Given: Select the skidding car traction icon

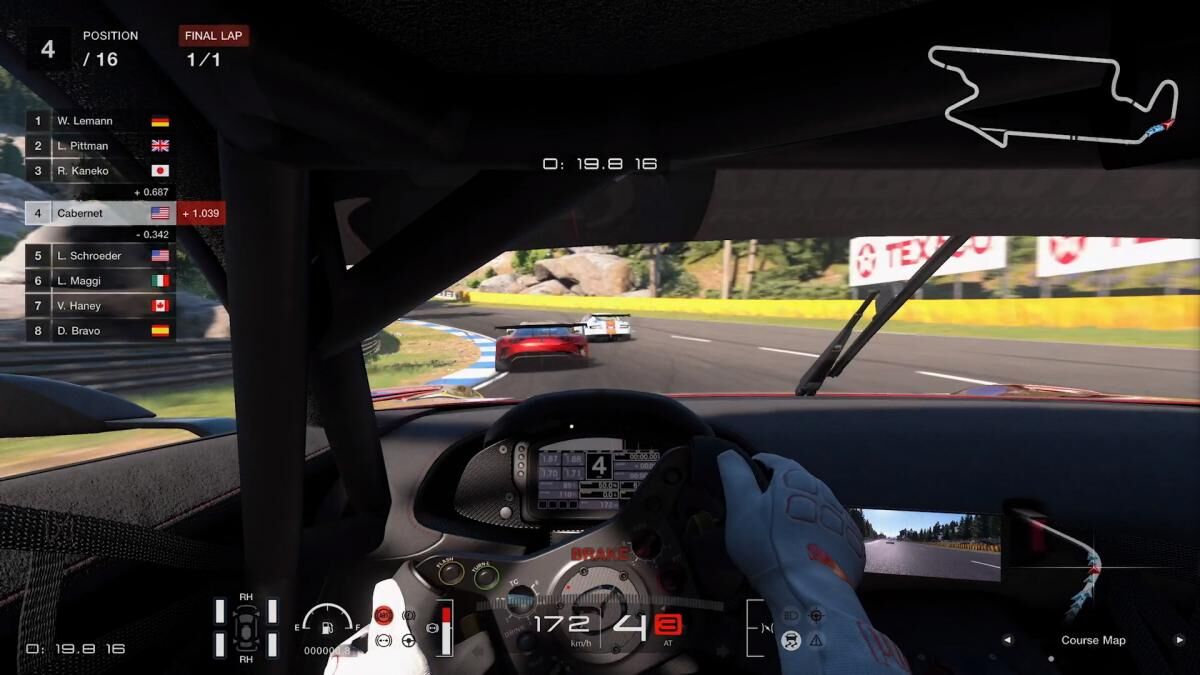Looking at the screenshot, I should 792,640.
